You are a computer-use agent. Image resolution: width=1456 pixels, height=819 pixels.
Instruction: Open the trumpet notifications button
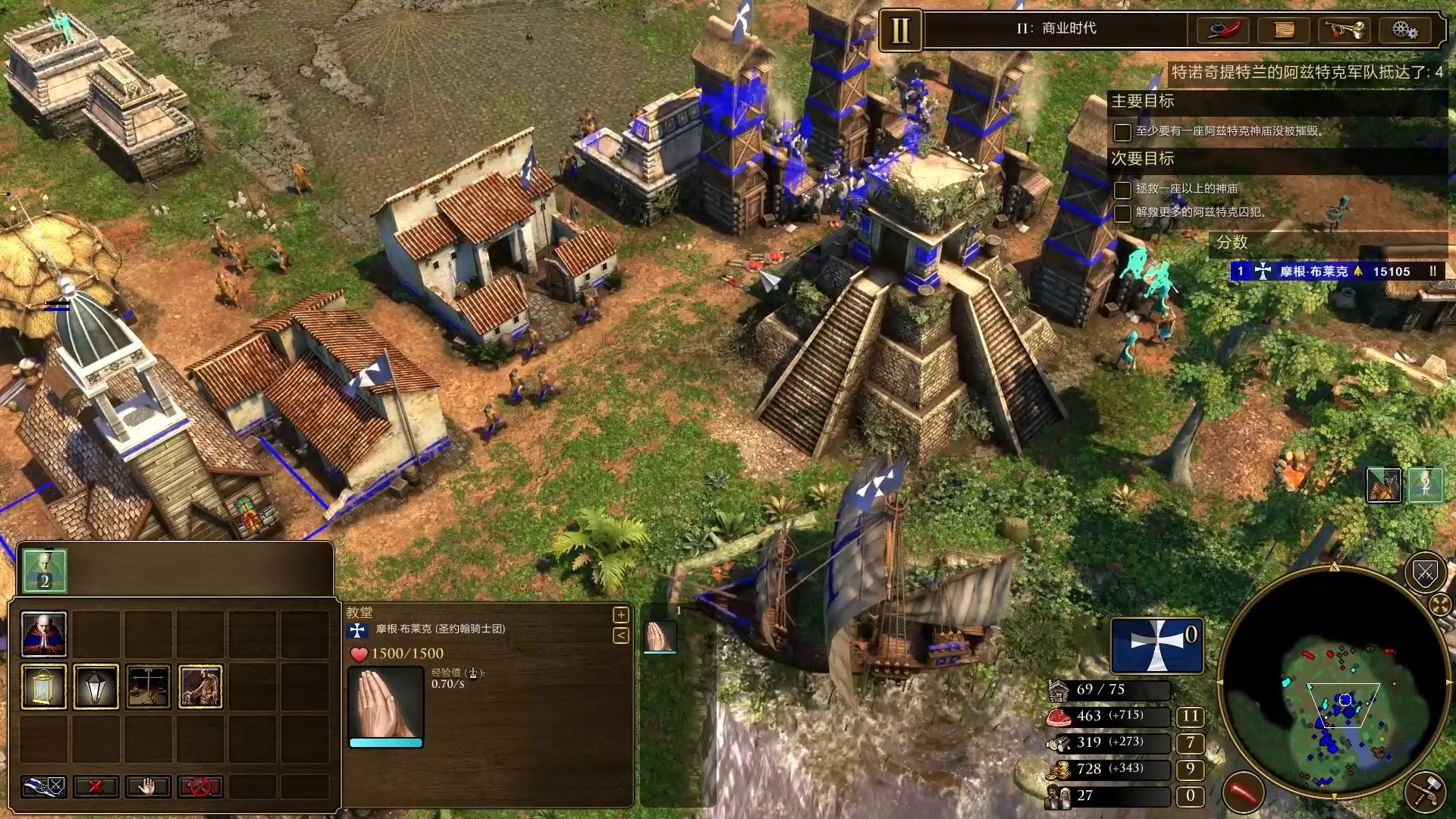pos(1345,30)
